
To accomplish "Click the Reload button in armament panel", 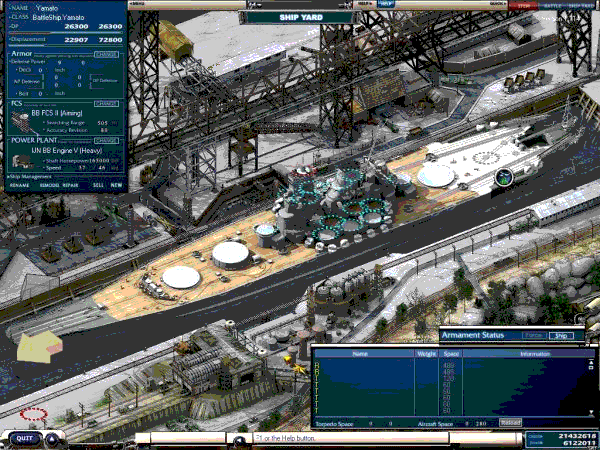I will [x=511, y=423].
